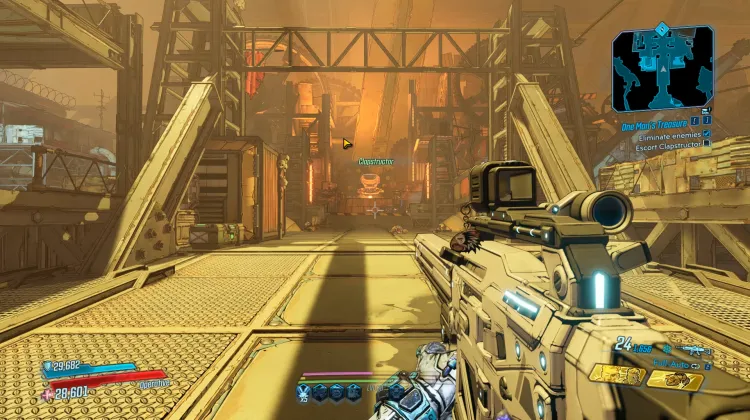Click the Escort Clapstructor objective checkbox
The height and width of the screenshot is (420, 750).
pyautogui.click(x=707, y=145)
